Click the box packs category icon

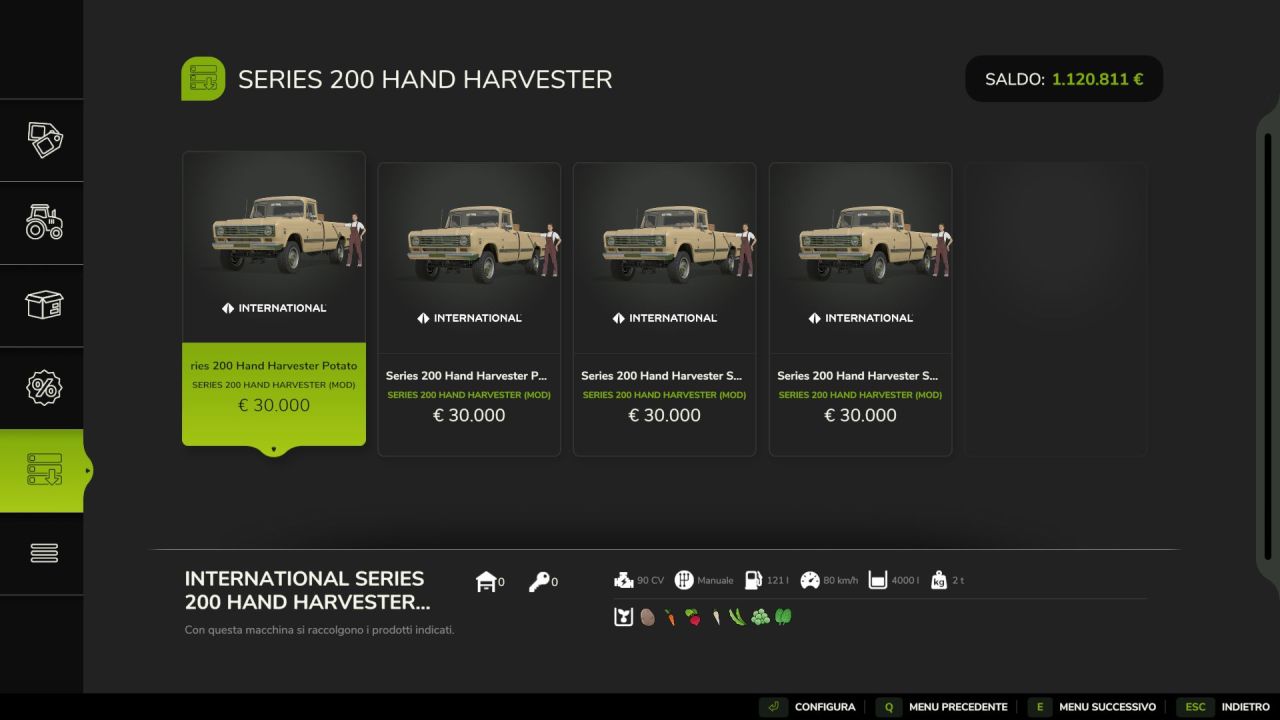point(42,305)
